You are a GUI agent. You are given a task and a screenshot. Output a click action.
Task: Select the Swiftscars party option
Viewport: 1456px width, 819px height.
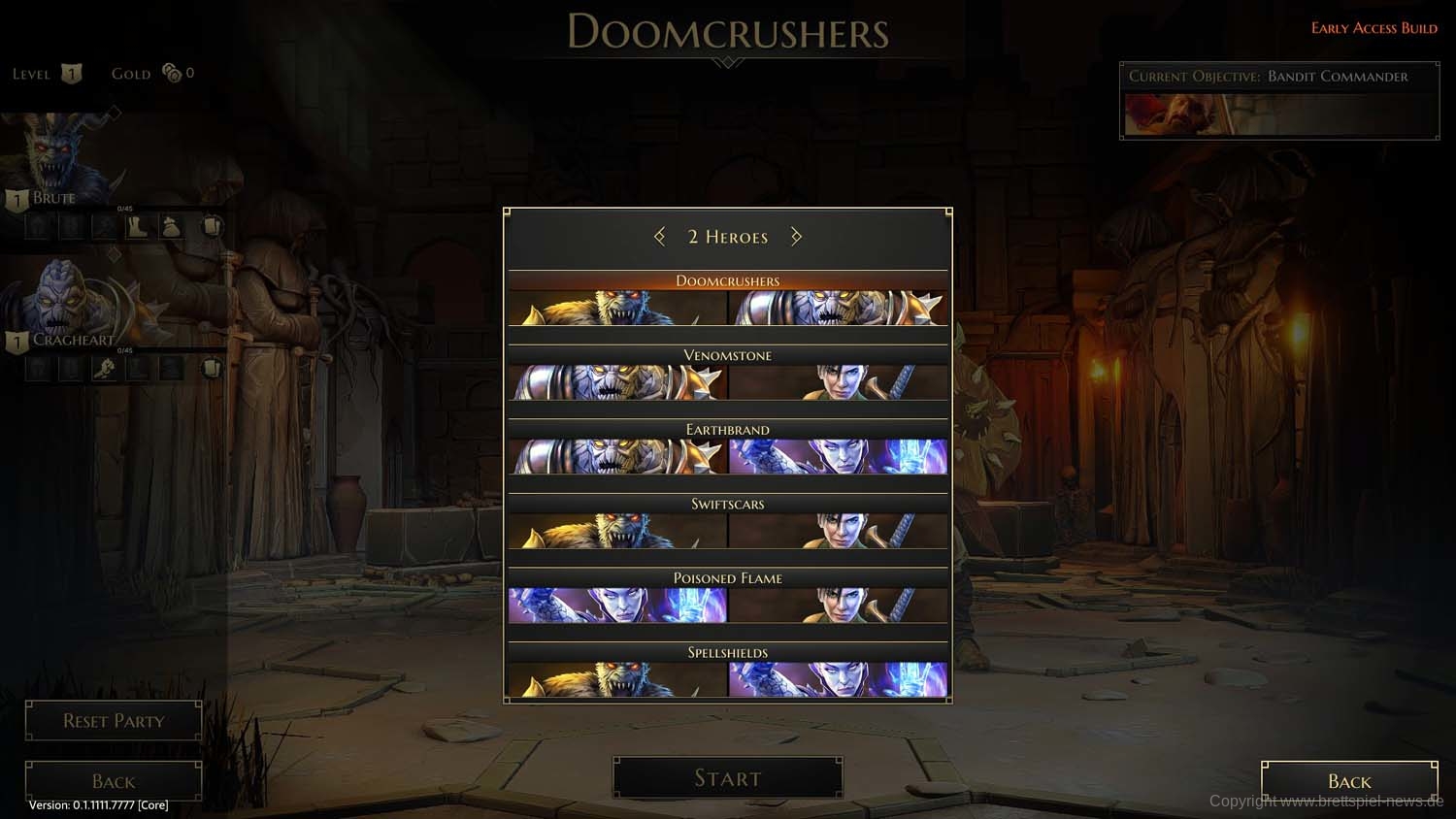click(x=727, y=523)
